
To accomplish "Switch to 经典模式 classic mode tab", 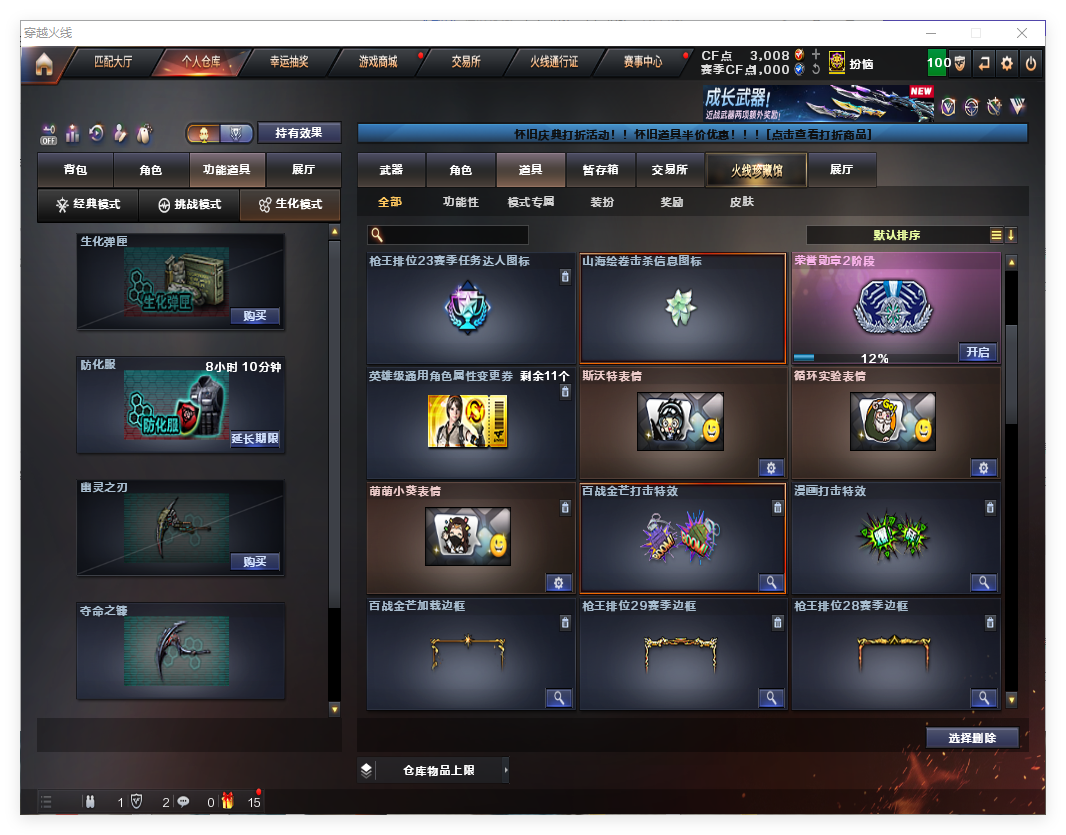I will coord(88,205).
